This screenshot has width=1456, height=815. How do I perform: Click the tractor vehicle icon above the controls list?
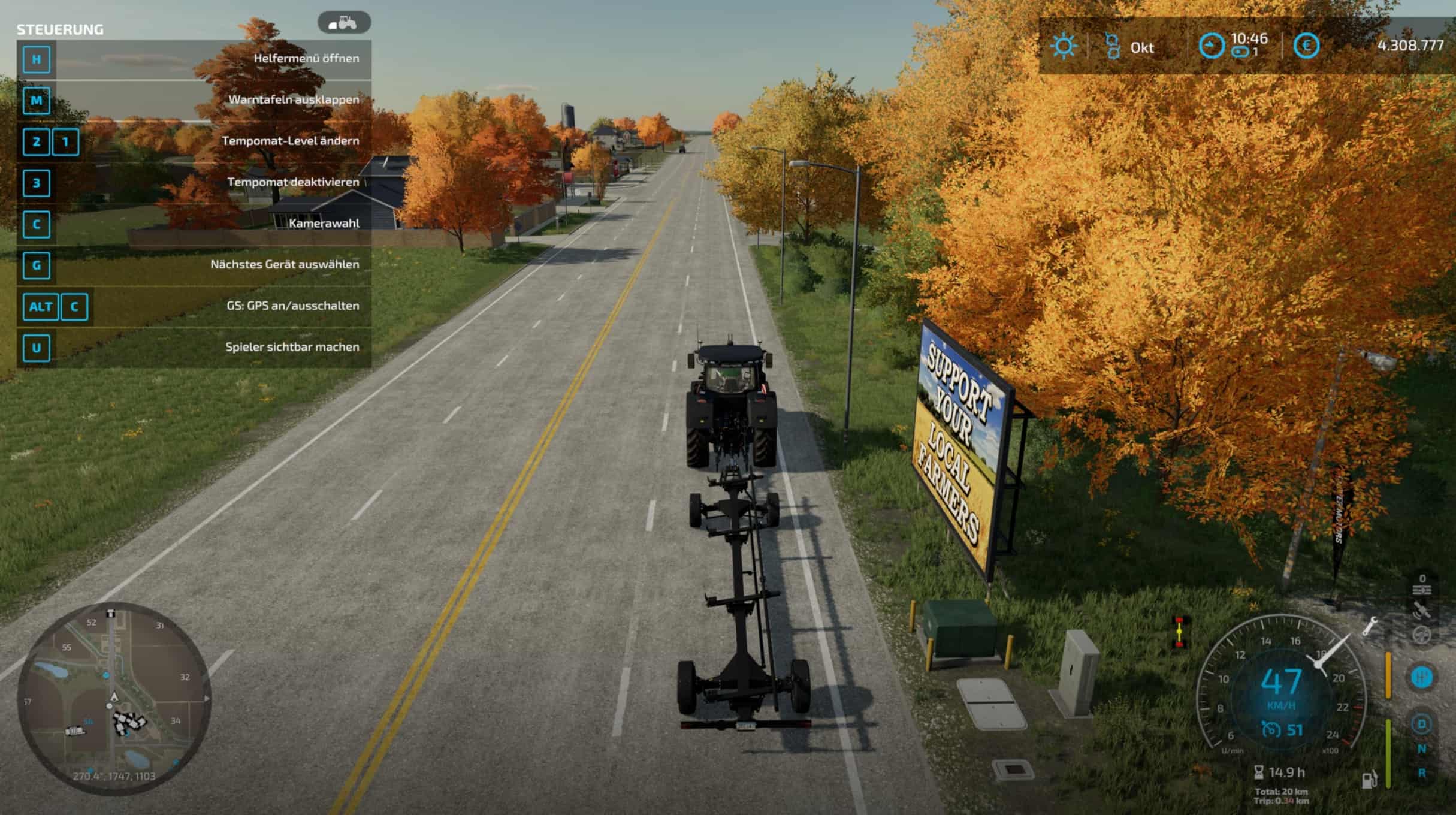(x=344, y=23)
